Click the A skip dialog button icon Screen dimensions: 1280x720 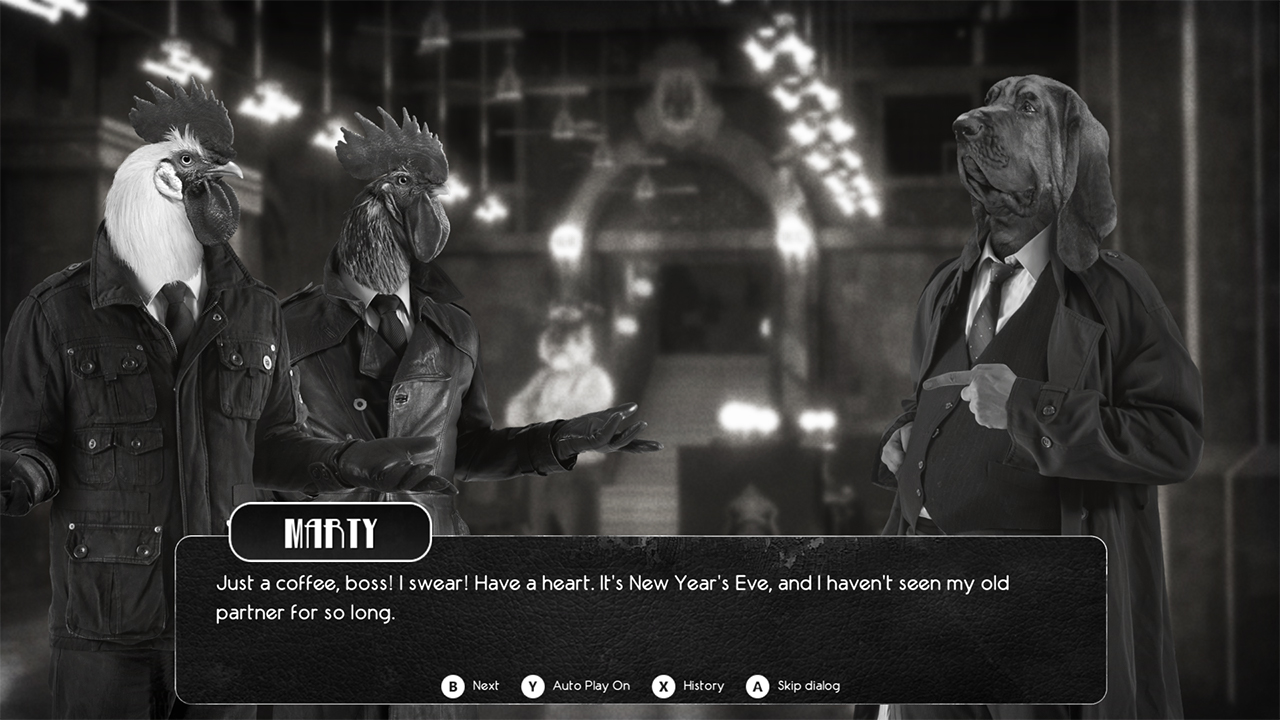758,686
